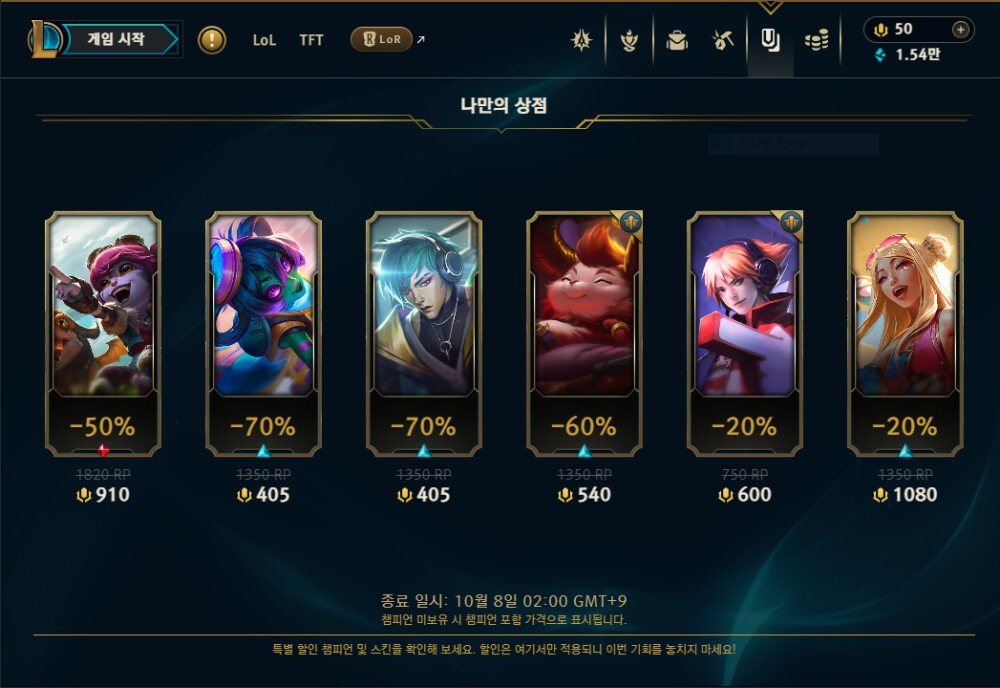Viewport: 1000px width, 688px height.
Task: Click the 게임 시작 play button
Action: pyautogui.click(x=116, y=40)
